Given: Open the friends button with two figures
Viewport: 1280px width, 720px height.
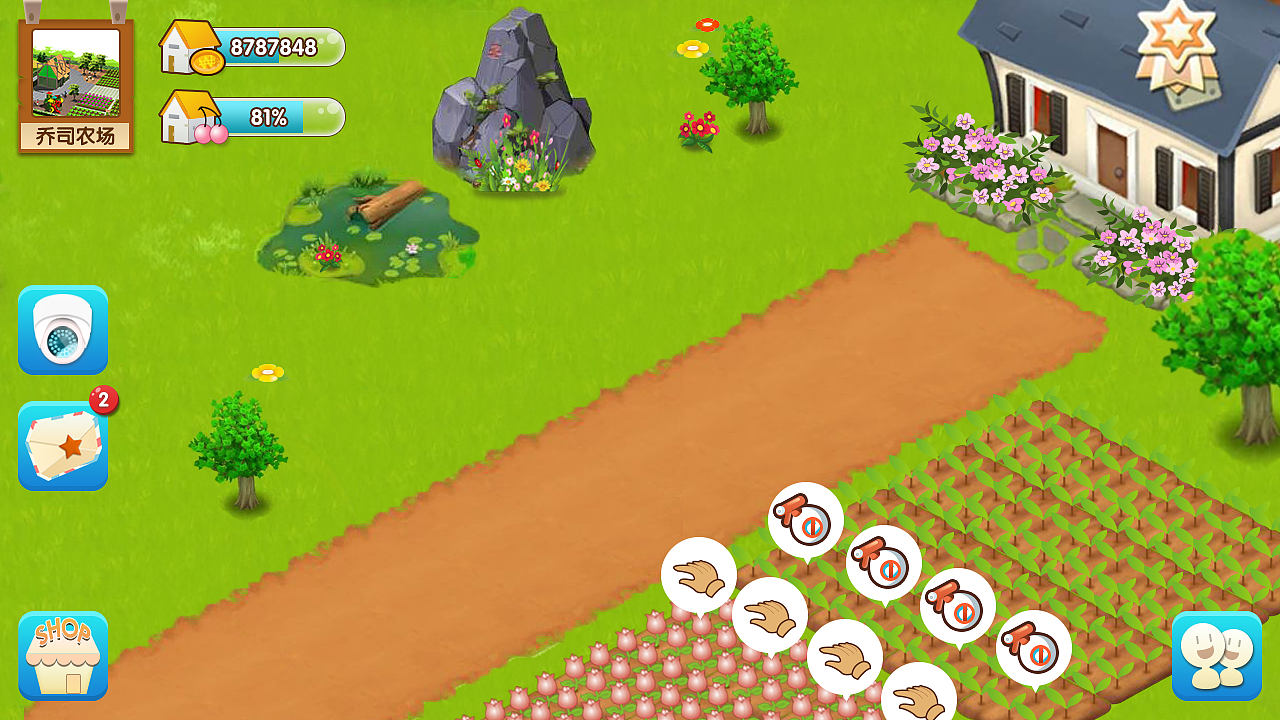Looking at the screenshot, I should 1216,656.
